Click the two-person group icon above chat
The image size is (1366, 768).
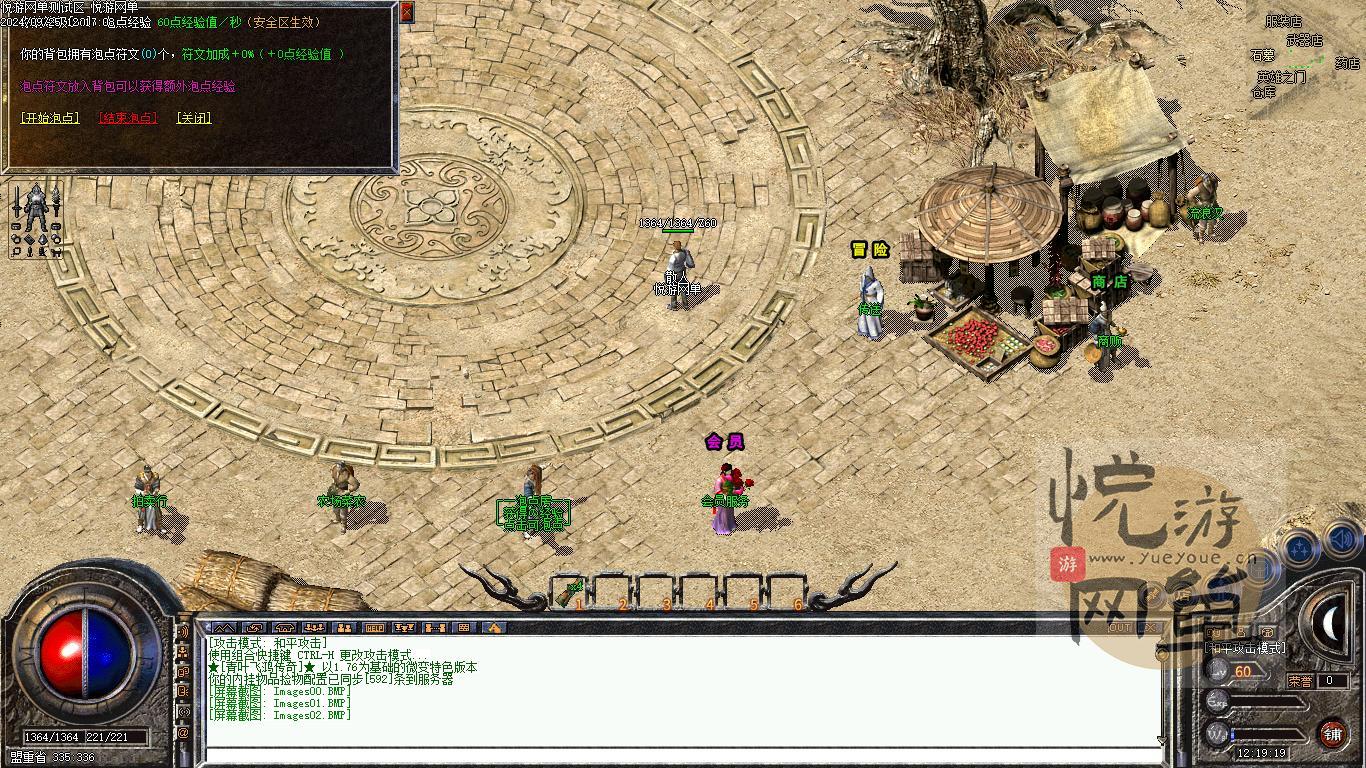[345, 628]
